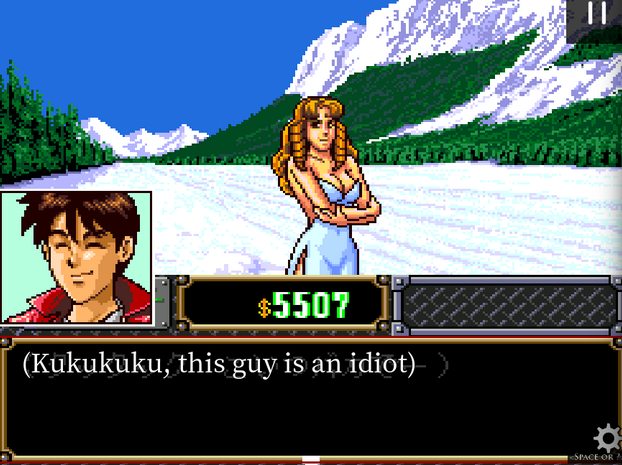Pause the game with the top-right button
The width and height of the screenshot is (622, 465).
coord(597,14)
